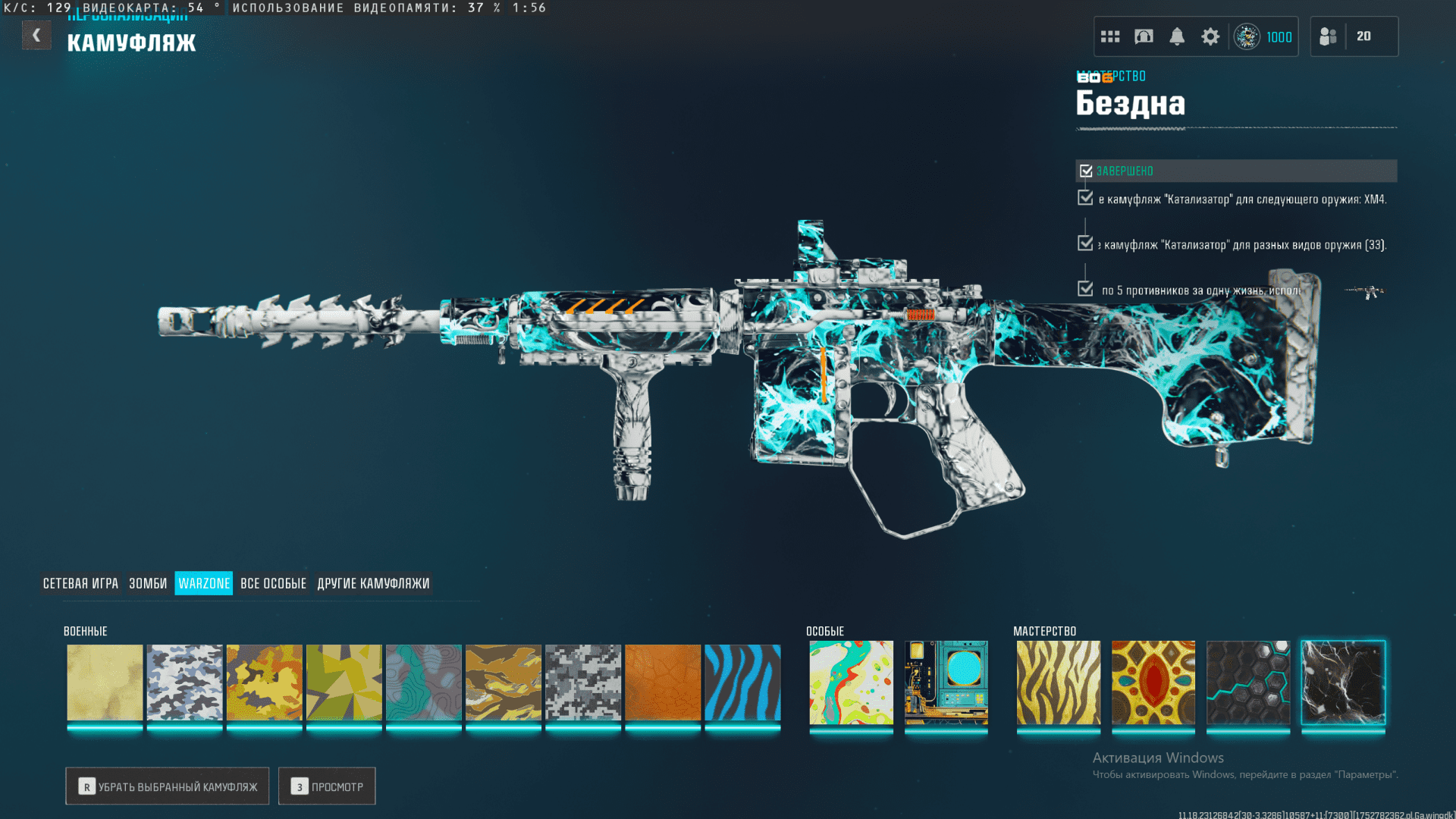This screenshot has height=819, width=1456.
Task: Go back using the arrow button
Action: 36,36
